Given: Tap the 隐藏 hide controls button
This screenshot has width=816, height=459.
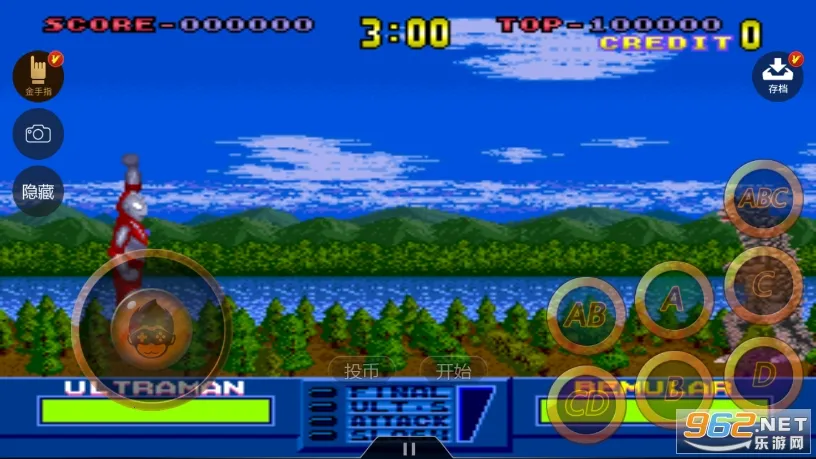Looking at the screenshot, I should tap(38, 192).
